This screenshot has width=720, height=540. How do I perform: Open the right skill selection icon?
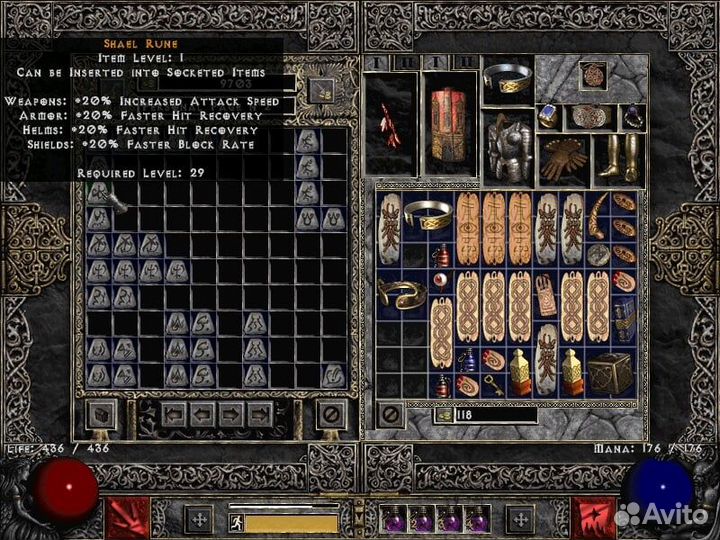pos(593,518)
